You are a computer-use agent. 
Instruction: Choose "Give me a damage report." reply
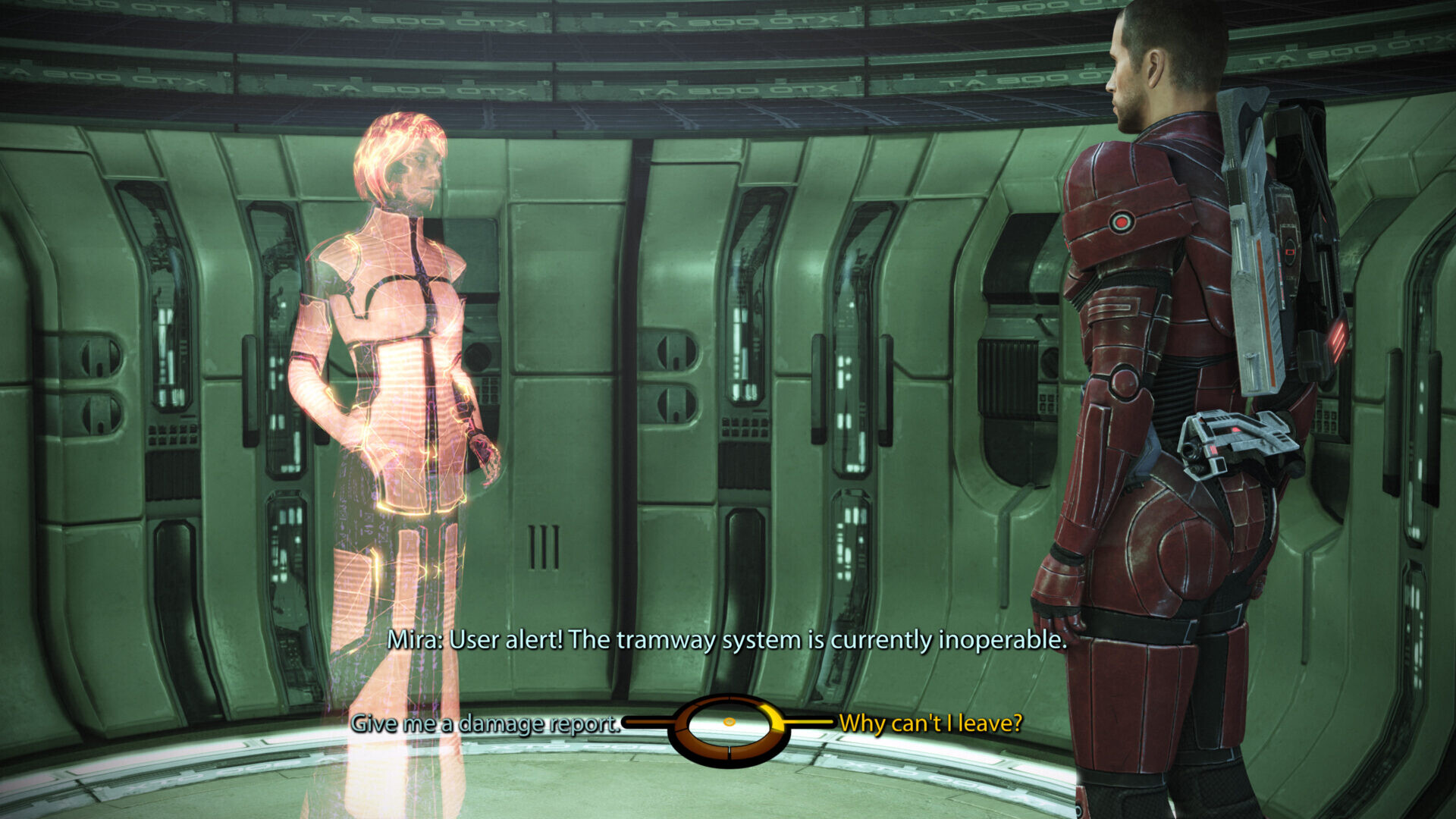coord(485,723)
